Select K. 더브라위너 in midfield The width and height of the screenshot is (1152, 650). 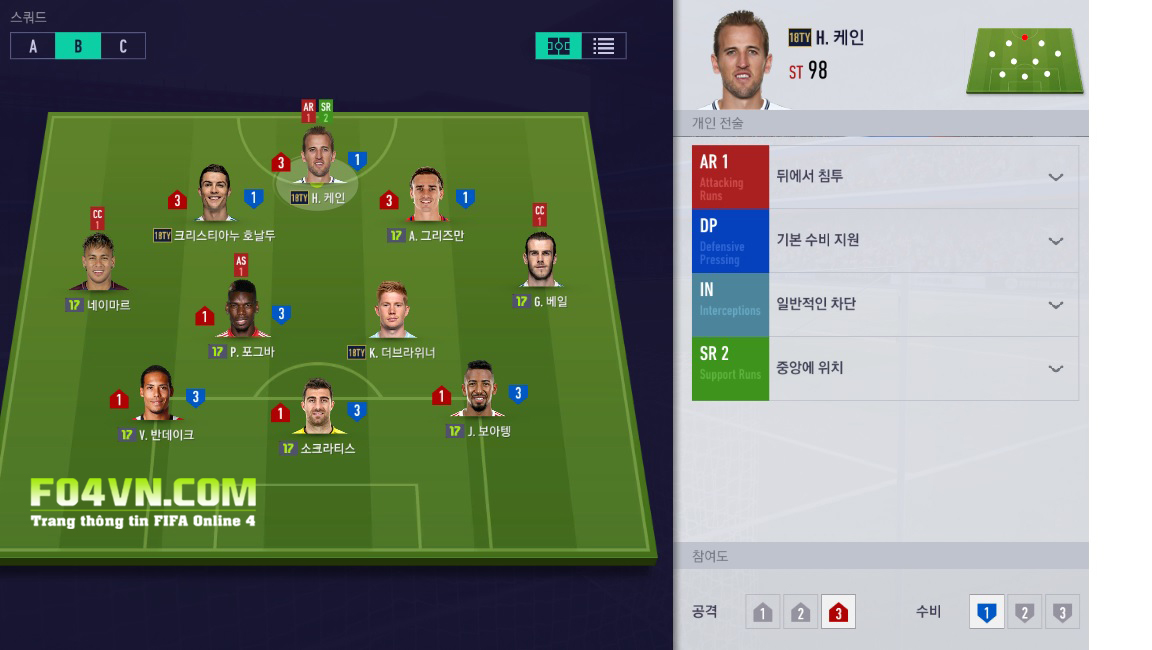point(391,312)
